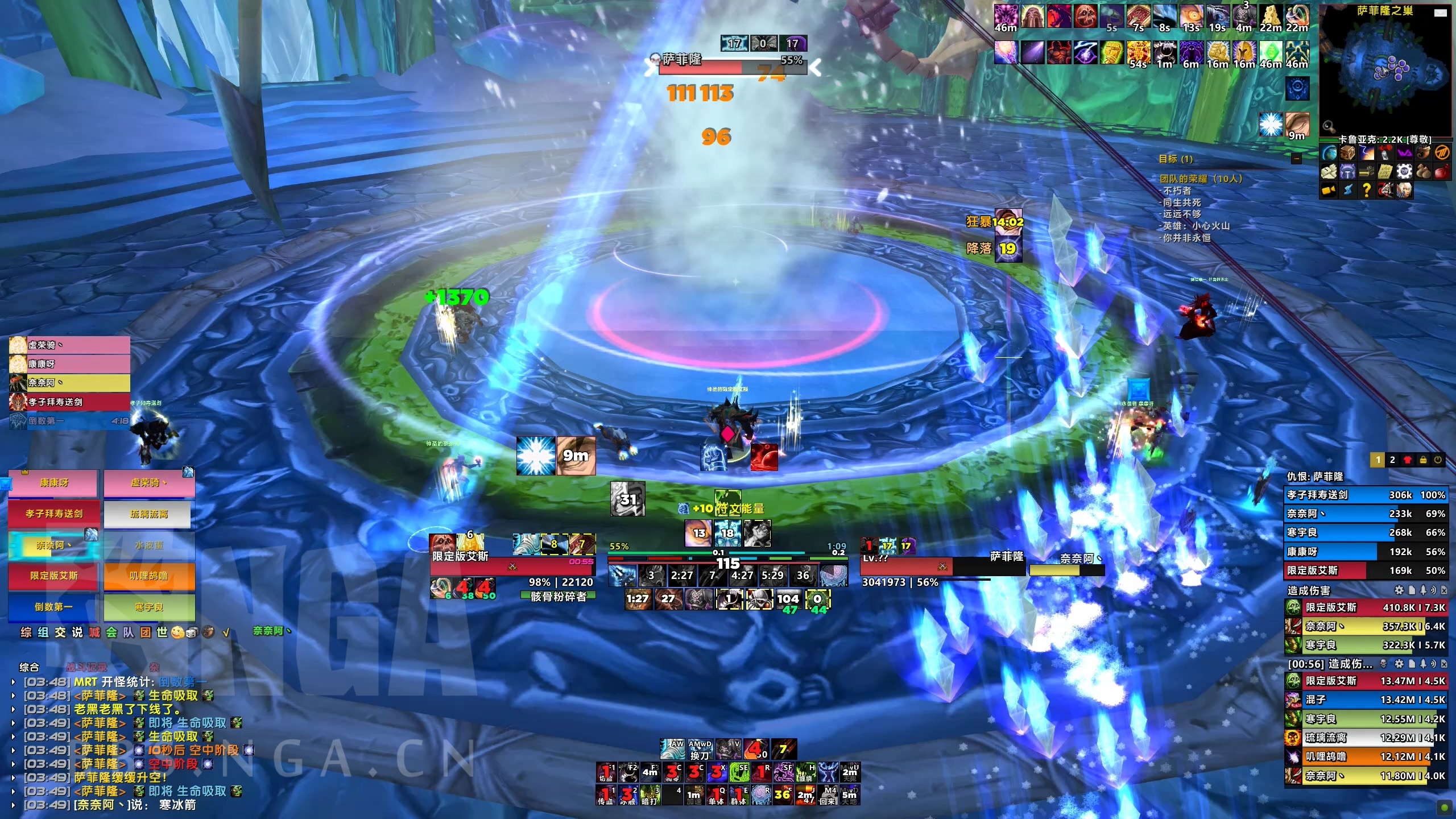Open the Details damage meter settings gear
This screenshot has width=1456, height=819.
[x=1399, y=590]
